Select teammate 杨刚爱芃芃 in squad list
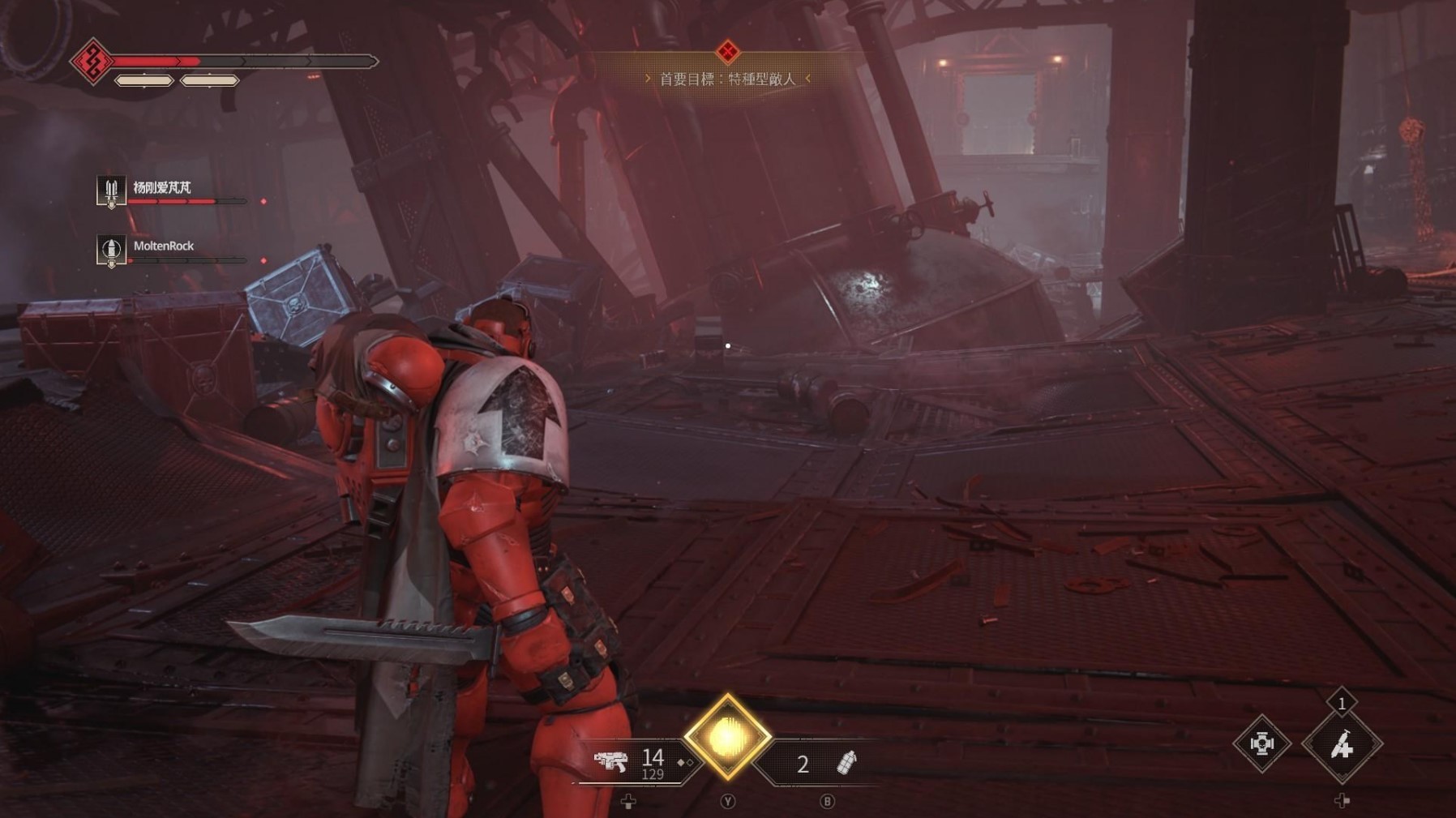1456x818 pixels. click(x=161, y=188)
